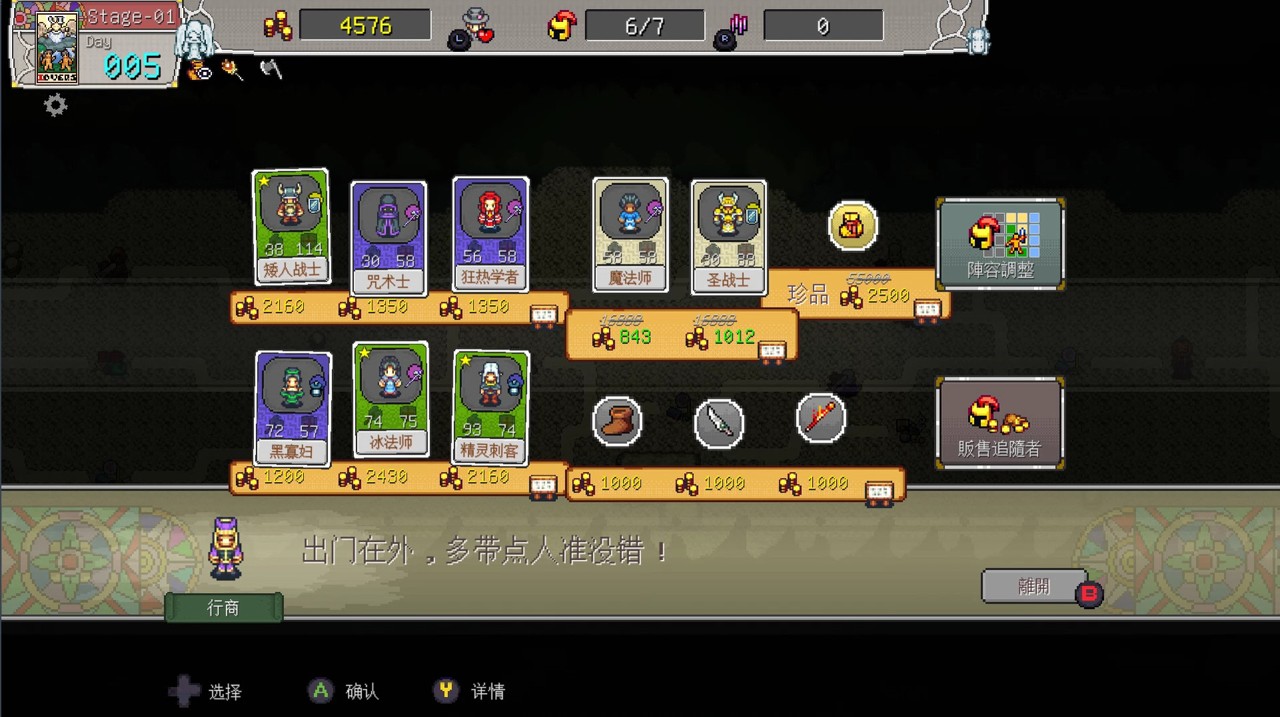Viewport: 1280px width, 717px height.
Task: Pick the 狂热学者 follower card
Action: (490, 234)
